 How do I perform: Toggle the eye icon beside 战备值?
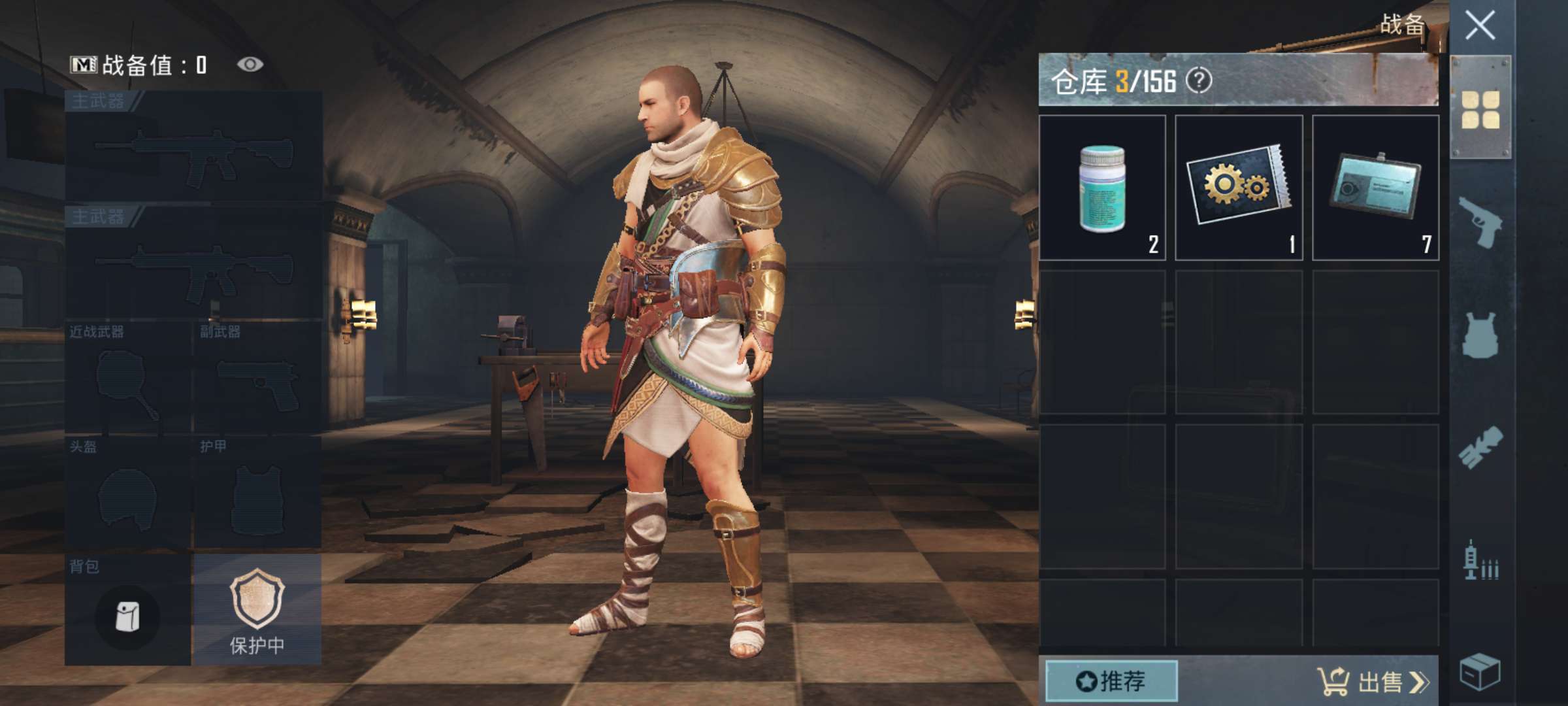250,64
